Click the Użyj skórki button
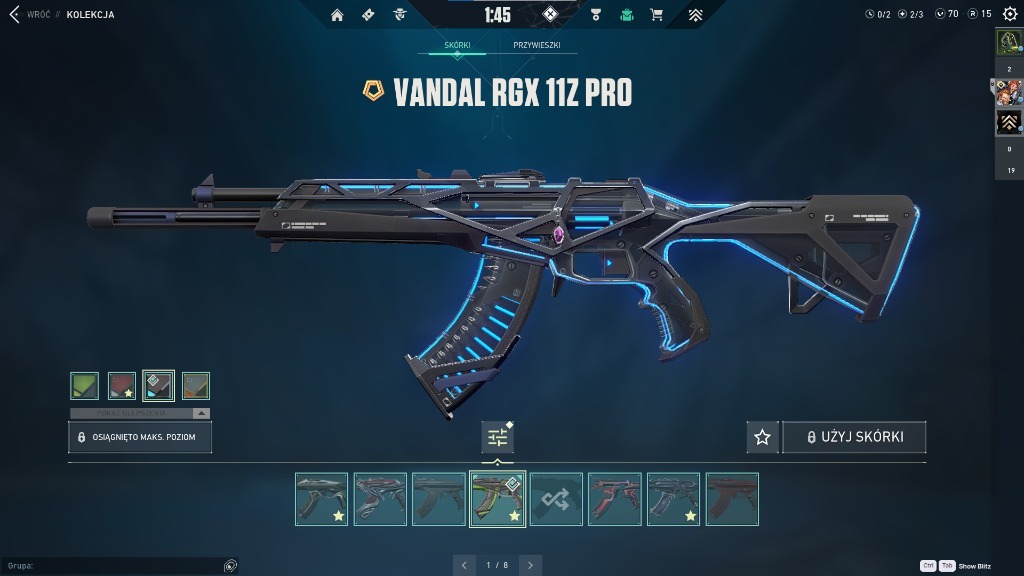This screenshot has width=1024, height=576. coord(854,437)
